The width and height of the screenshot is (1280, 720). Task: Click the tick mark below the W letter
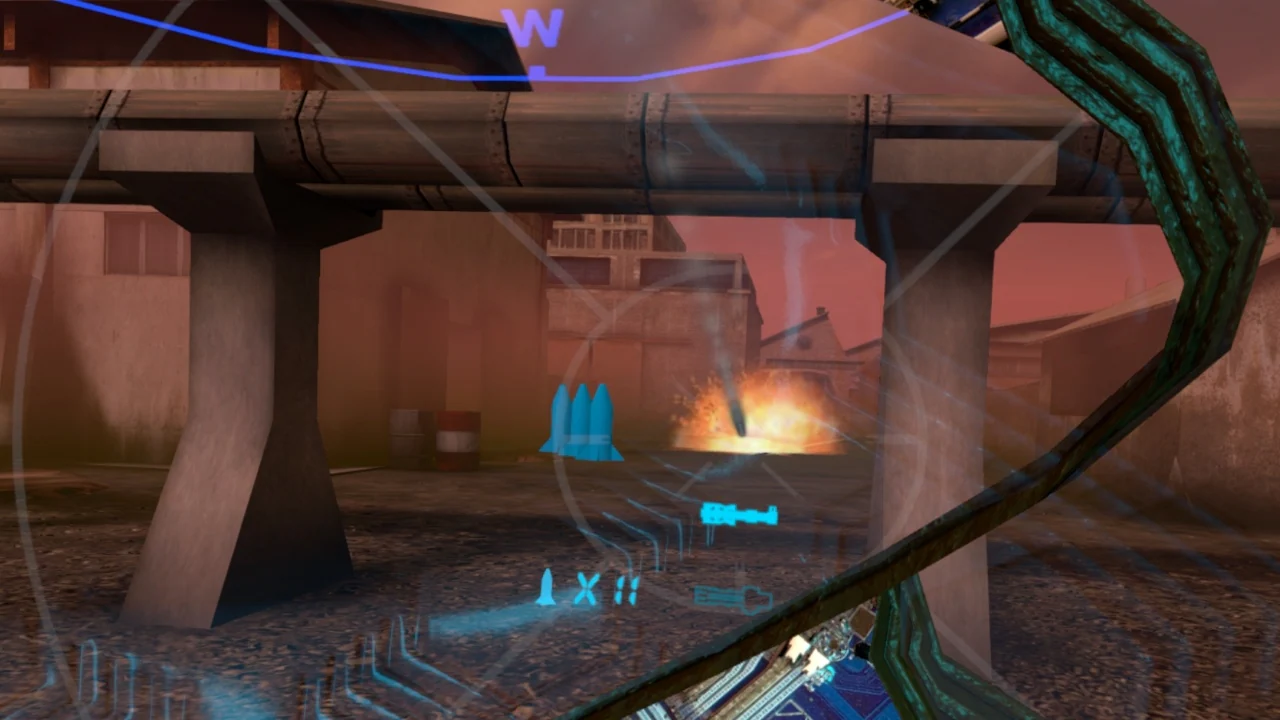tap(538, 67)
